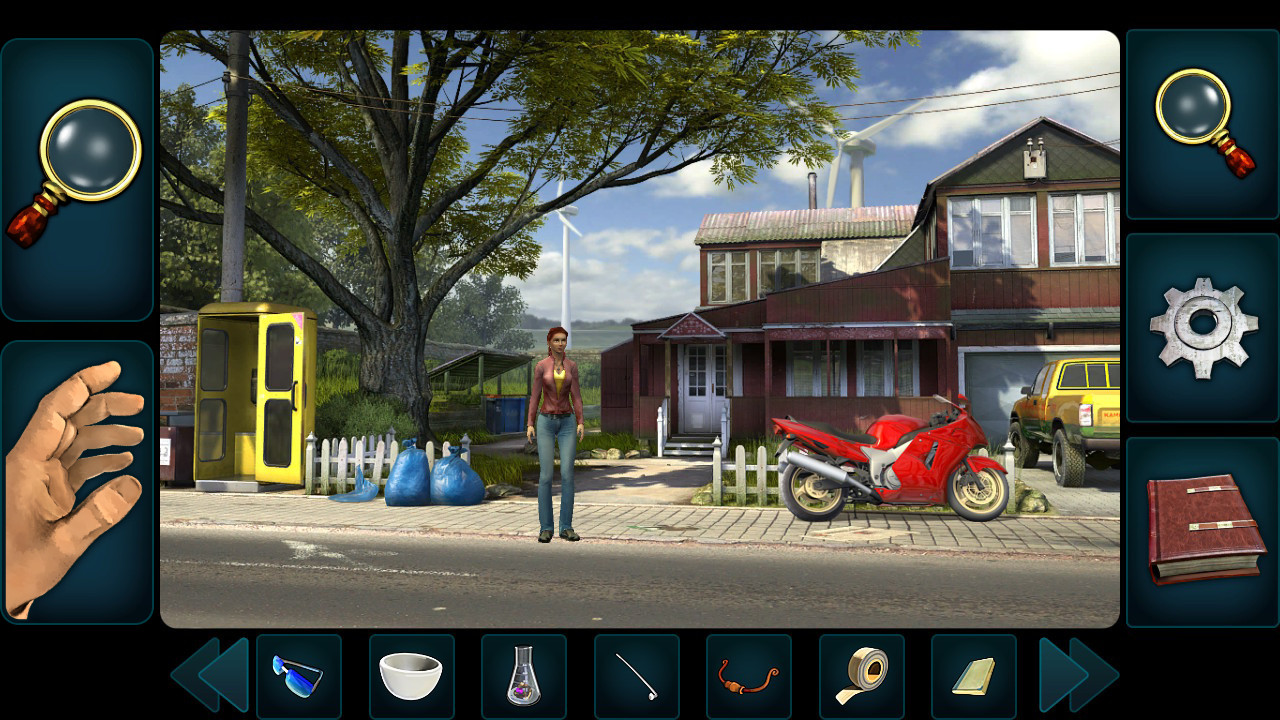
Task: Select the orange cord inventory item
Action: point(748,676)
